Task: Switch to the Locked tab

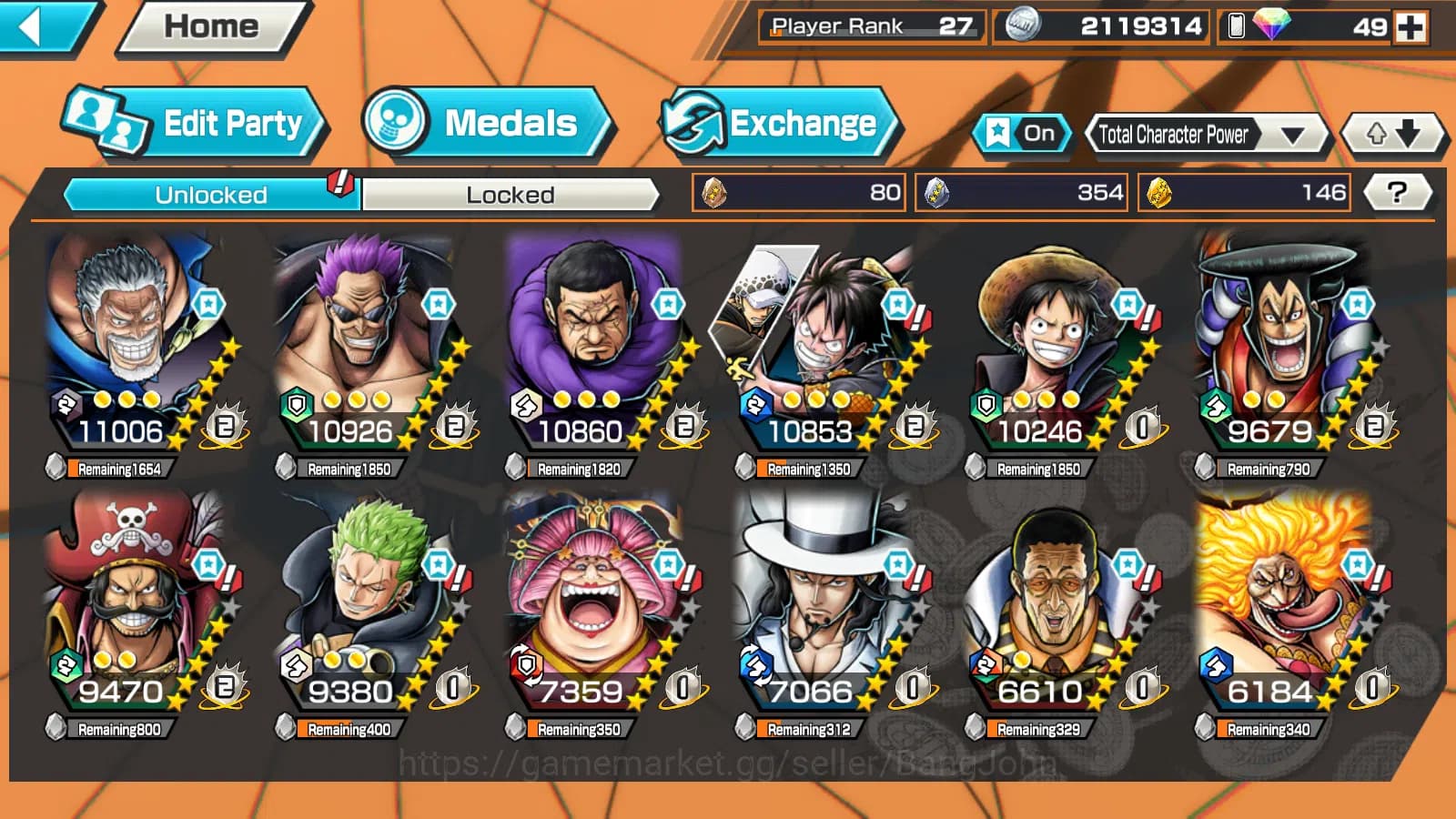Action: (511, 194)
